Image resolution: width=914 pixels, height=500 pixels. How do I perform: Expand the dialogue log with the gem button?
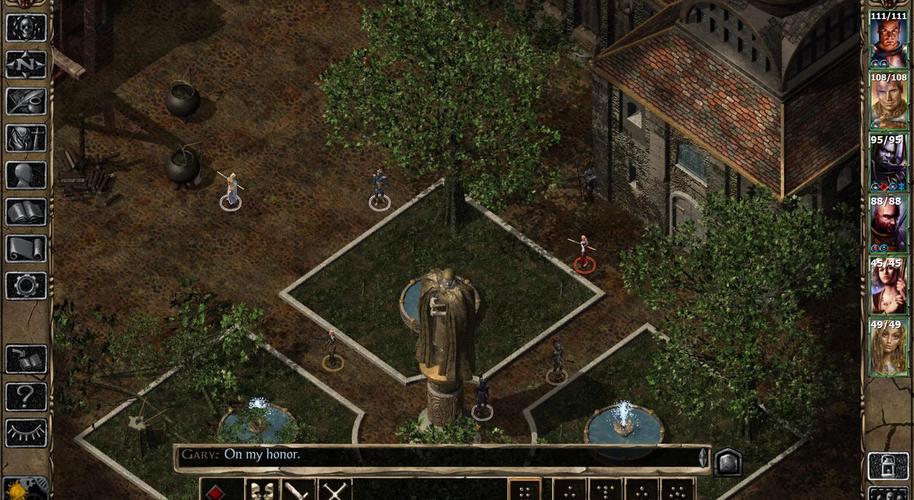(728, 460)
